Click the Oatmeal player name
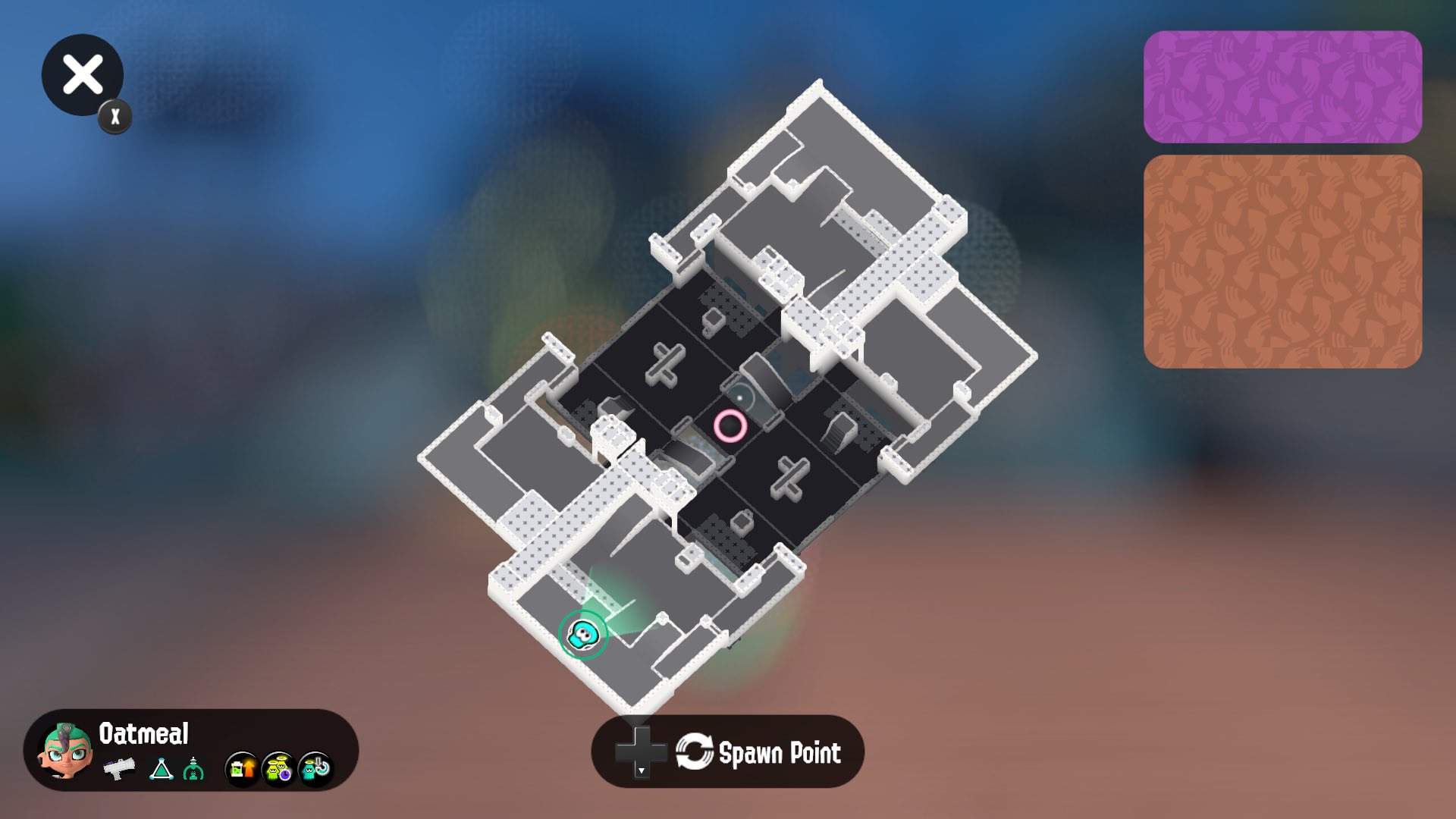Screen dimensions: 1456x819 [143, 734]
